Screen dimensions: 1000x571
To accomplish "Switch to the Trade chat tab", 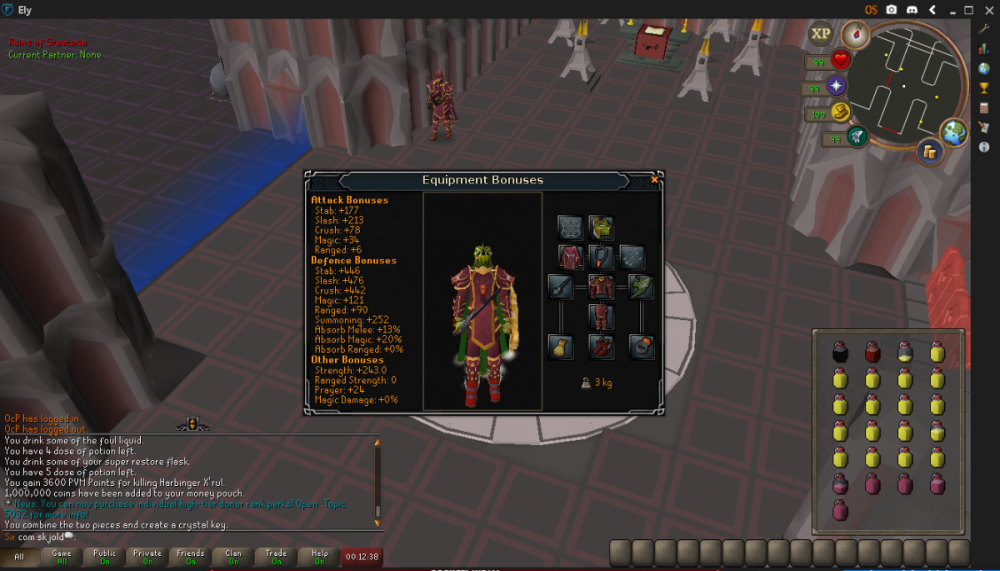I will pos(275,556).
